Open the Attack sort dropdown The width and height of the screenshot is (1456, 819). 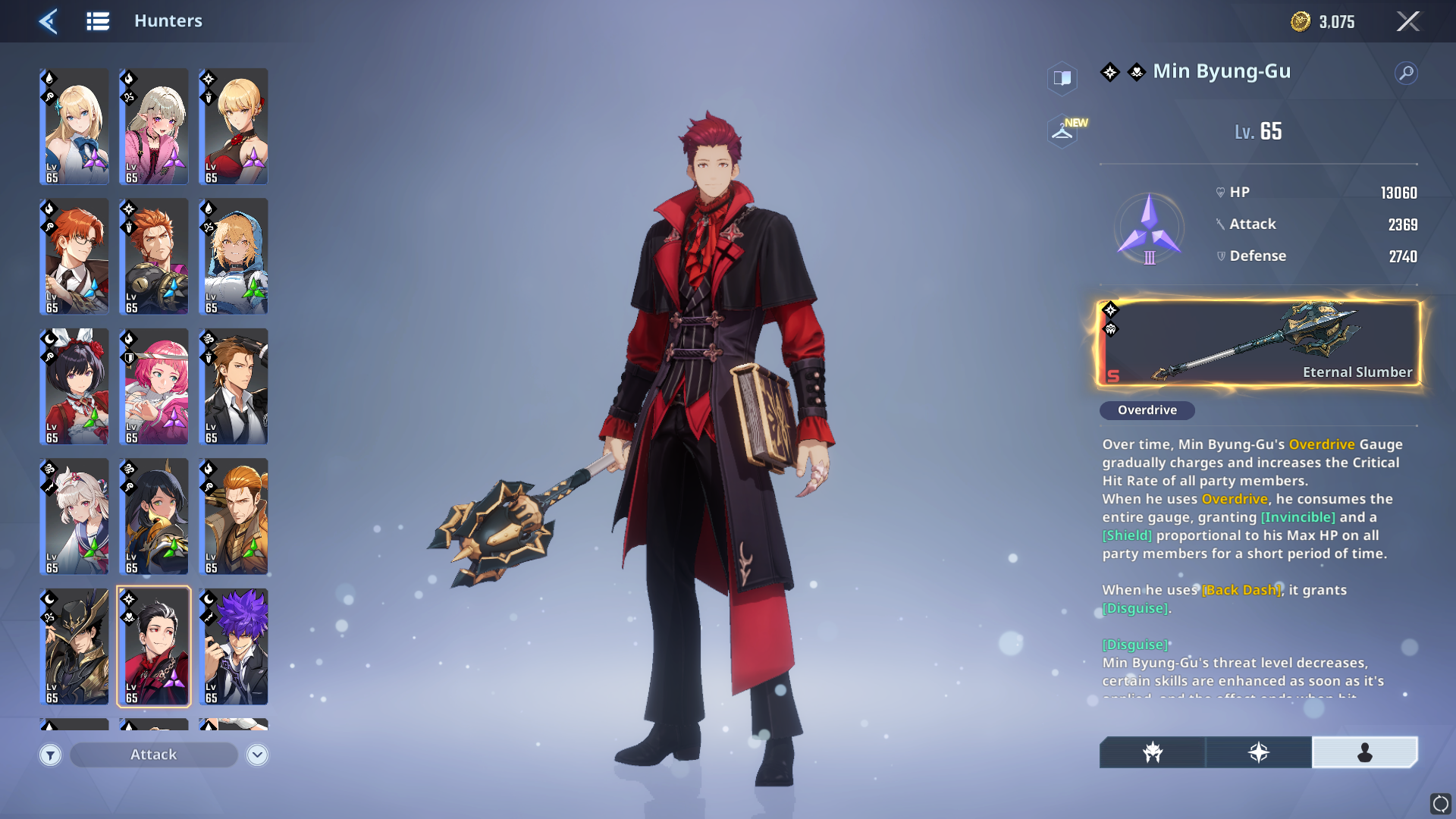(x=154, y=755)
